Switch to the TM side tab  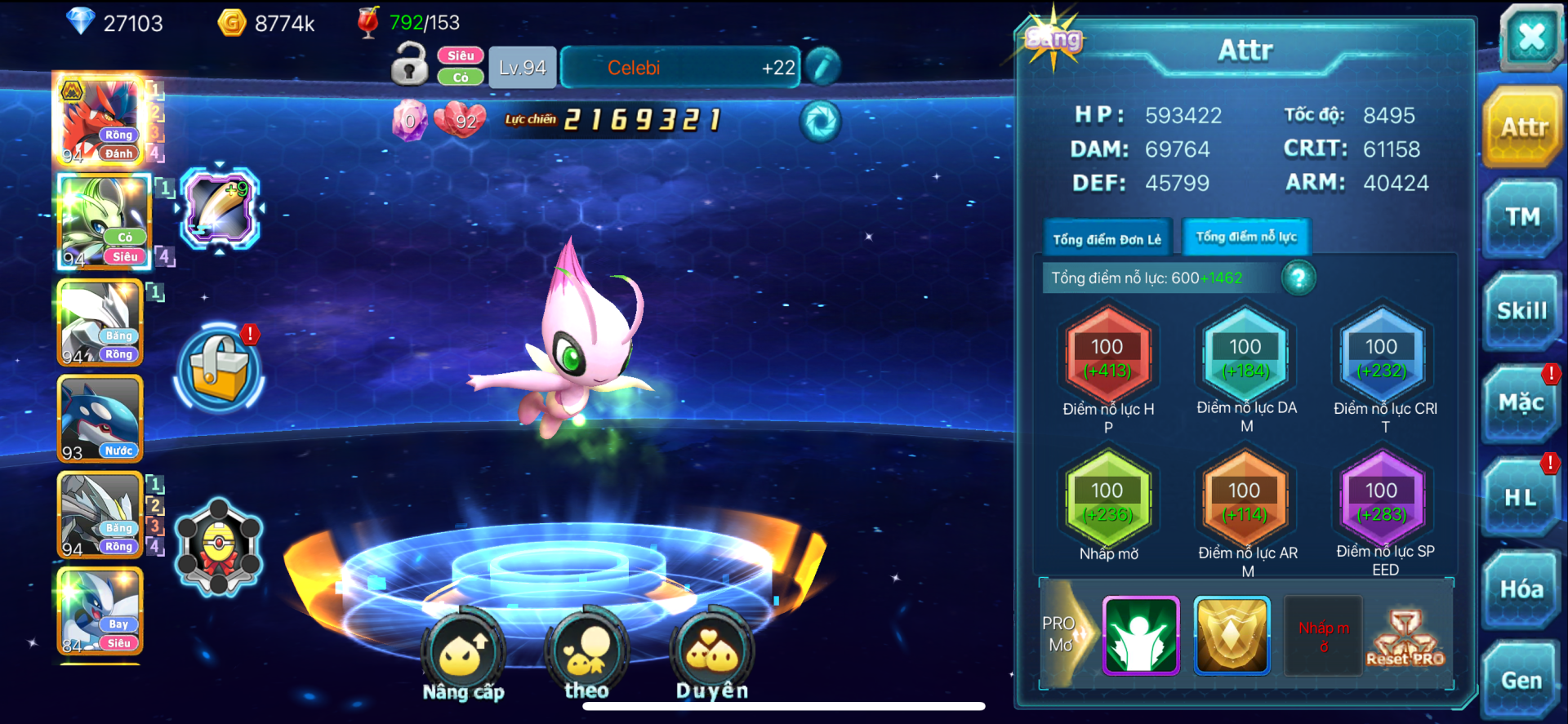pos(1522,217)
